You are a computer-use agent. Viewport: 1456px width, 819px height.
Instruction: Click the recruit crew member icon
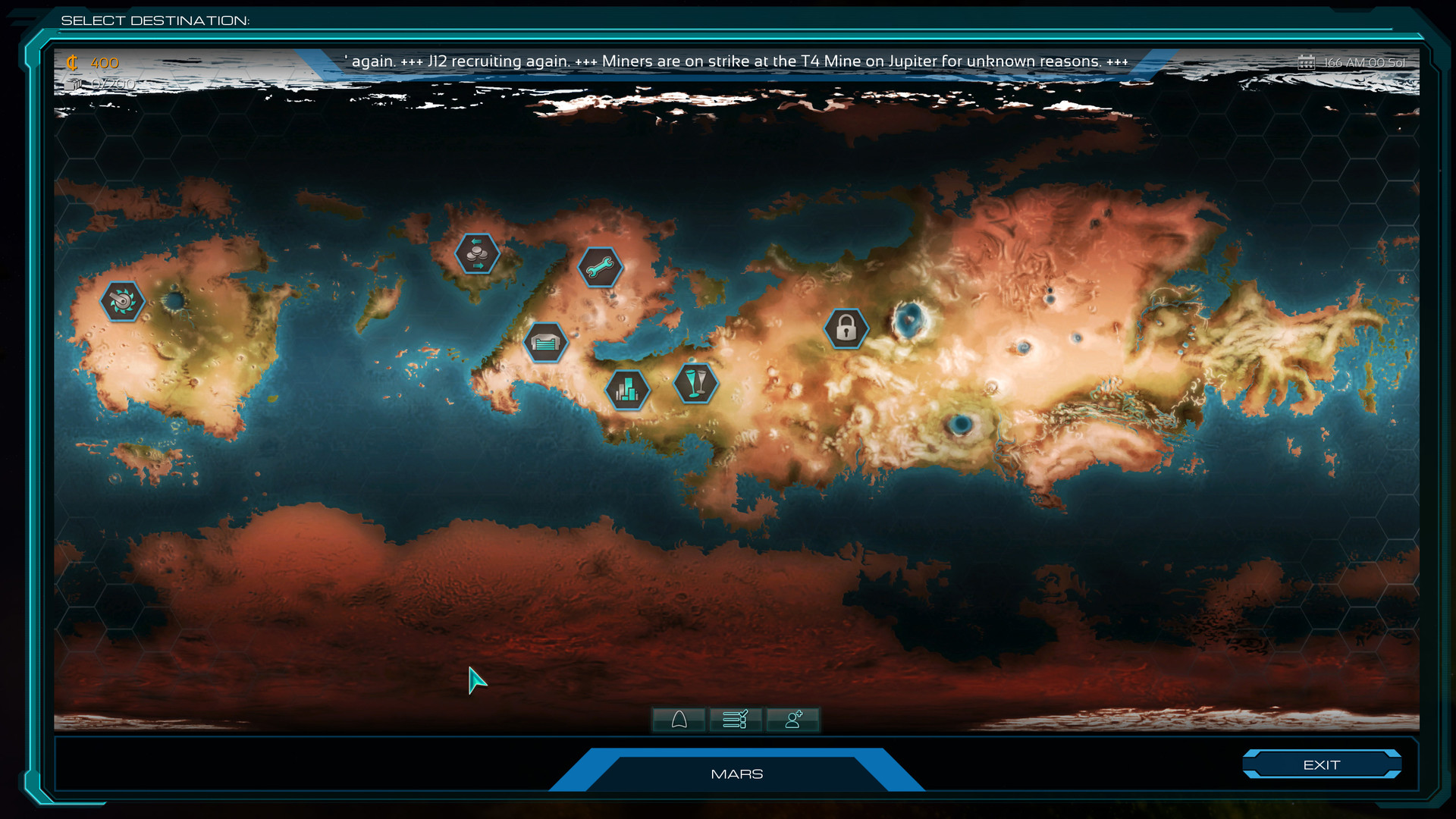point(792,719)
